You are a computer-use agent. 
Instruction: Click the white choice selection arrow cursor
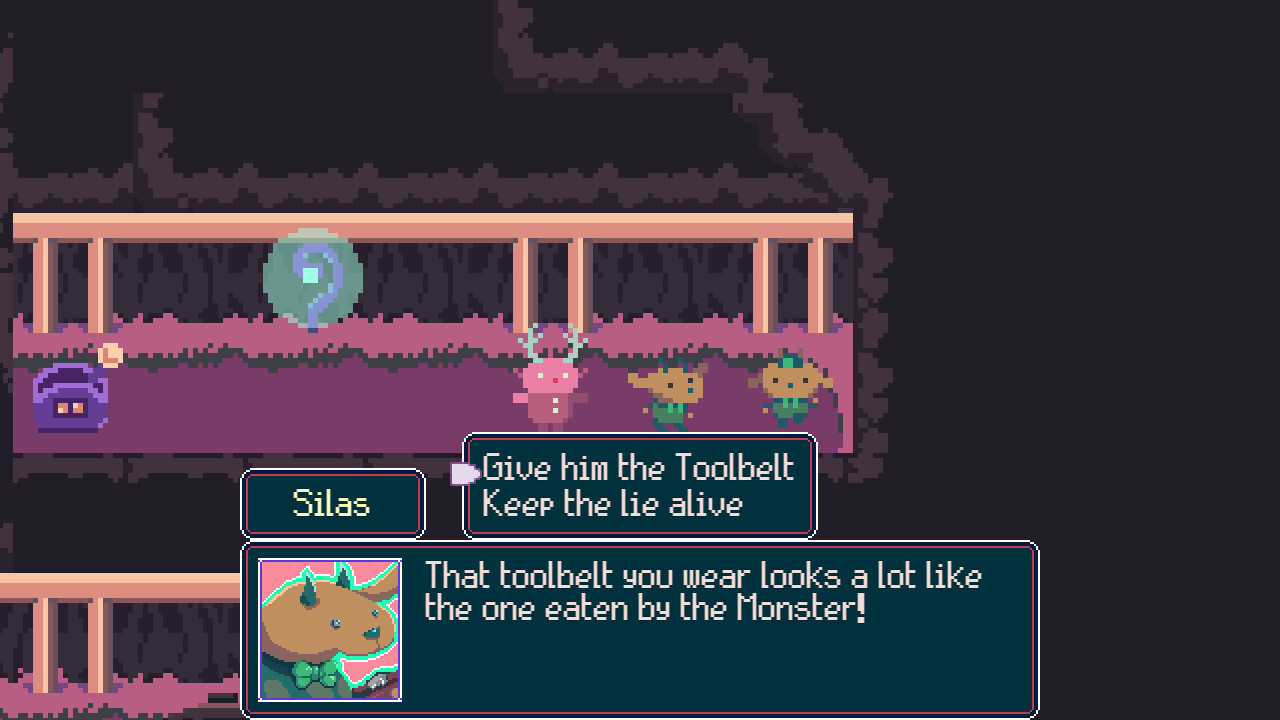coord(465,472)
